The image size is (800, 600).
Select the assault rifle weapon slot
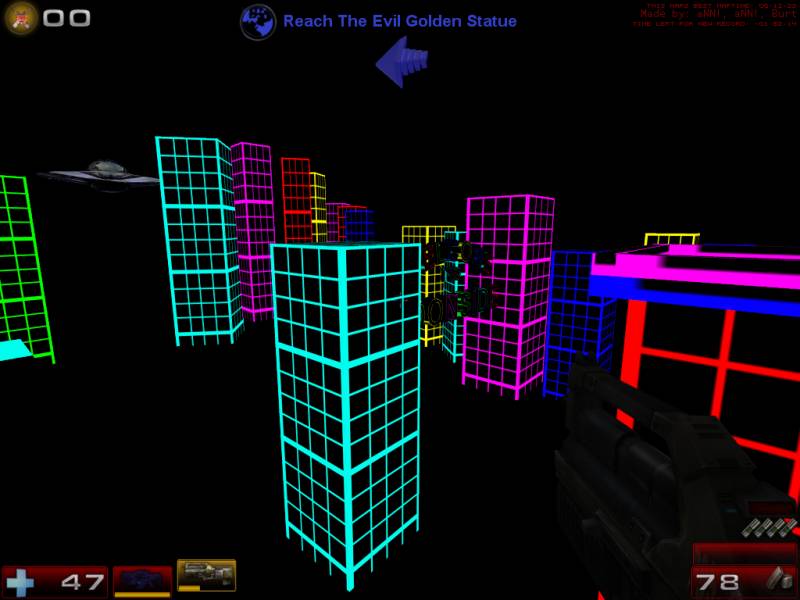pyautogui.click(x=206, y=575)
